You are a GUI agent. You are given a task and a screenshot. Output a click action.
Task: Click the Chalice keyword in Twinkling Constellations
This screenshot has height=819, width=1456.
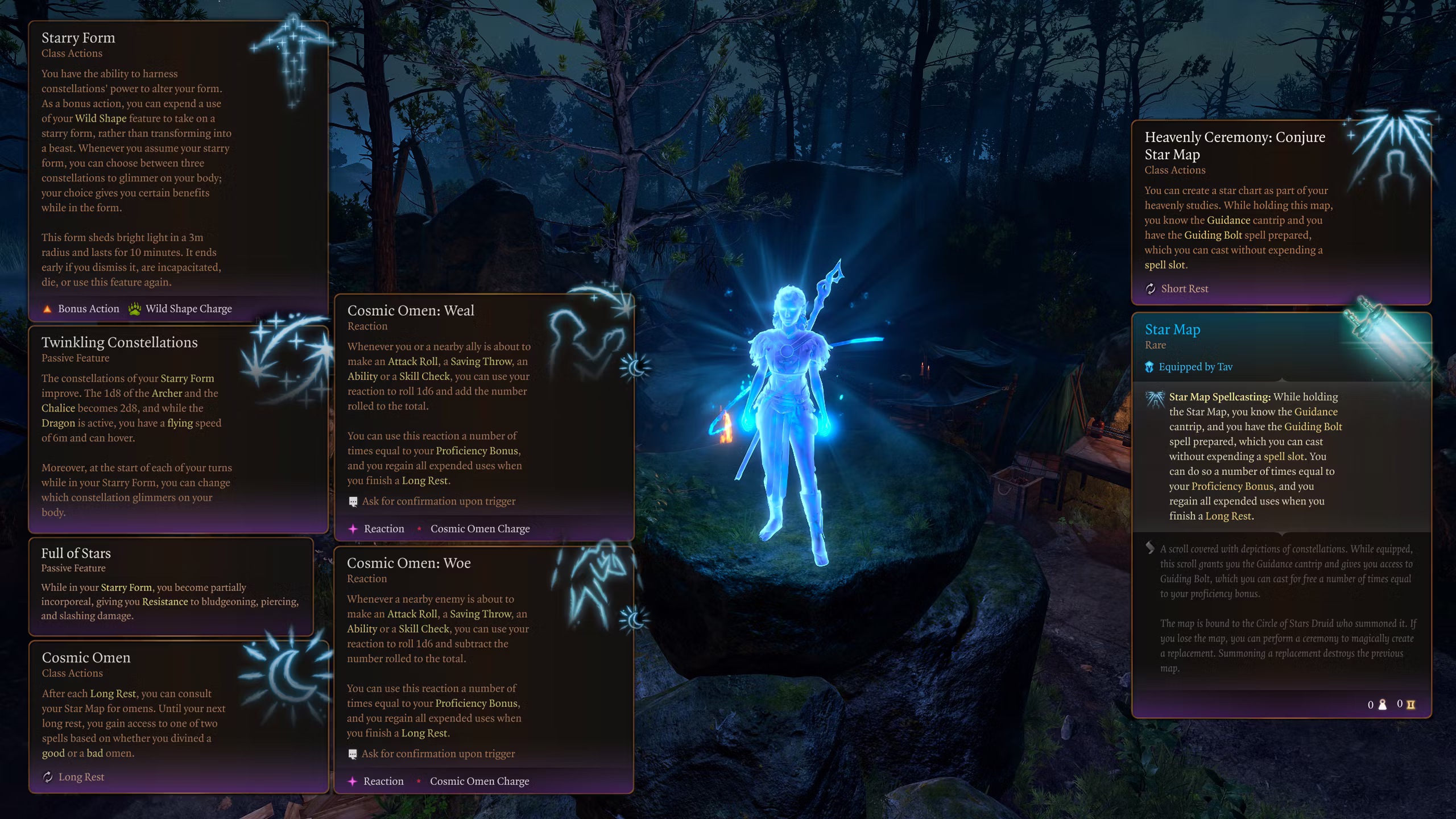[58, 408]
